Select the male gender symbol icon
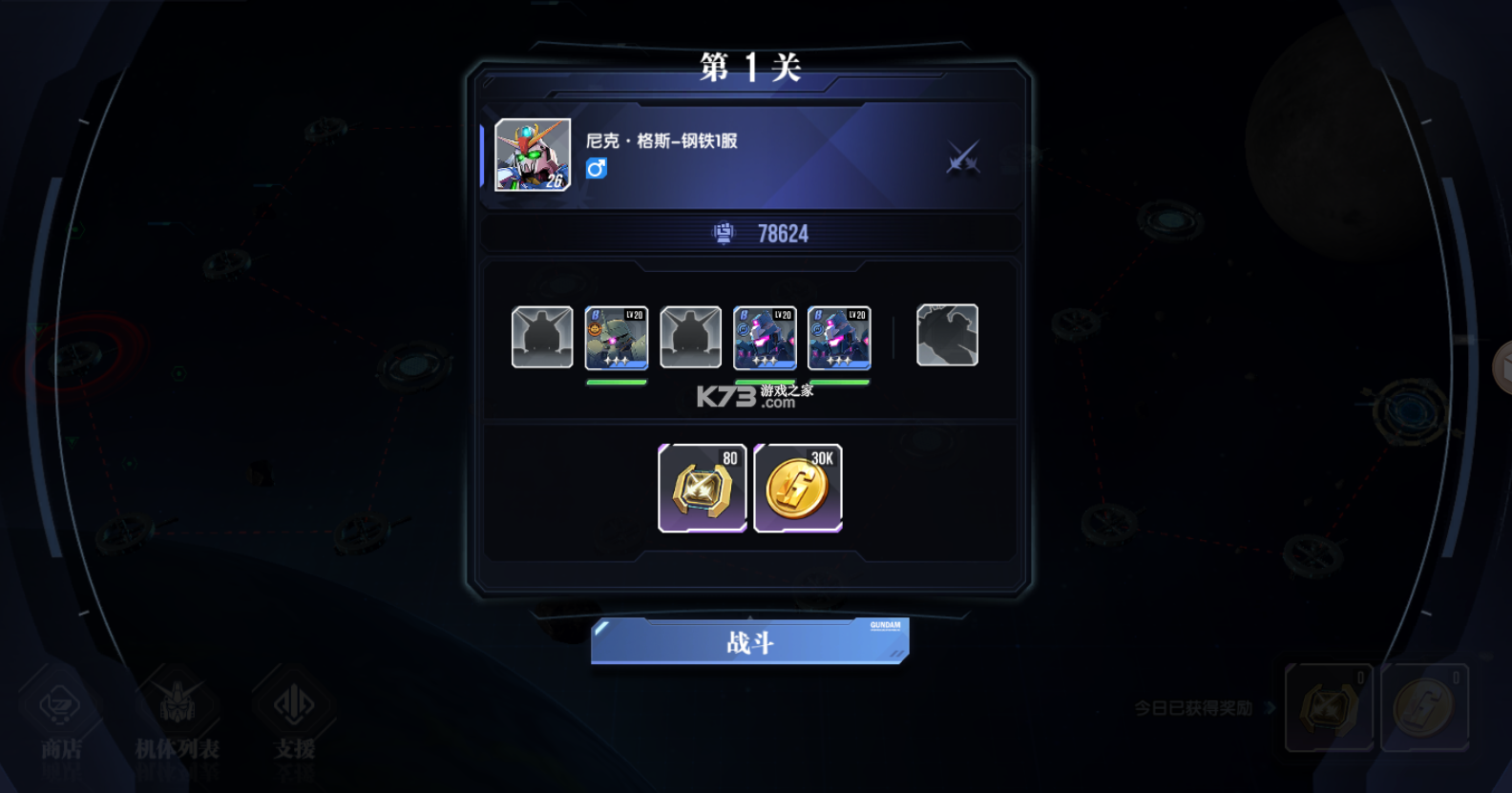Image resolution: width=1512 pixels, height=793 pixels. pyautogui.click(x=596, y=168)
